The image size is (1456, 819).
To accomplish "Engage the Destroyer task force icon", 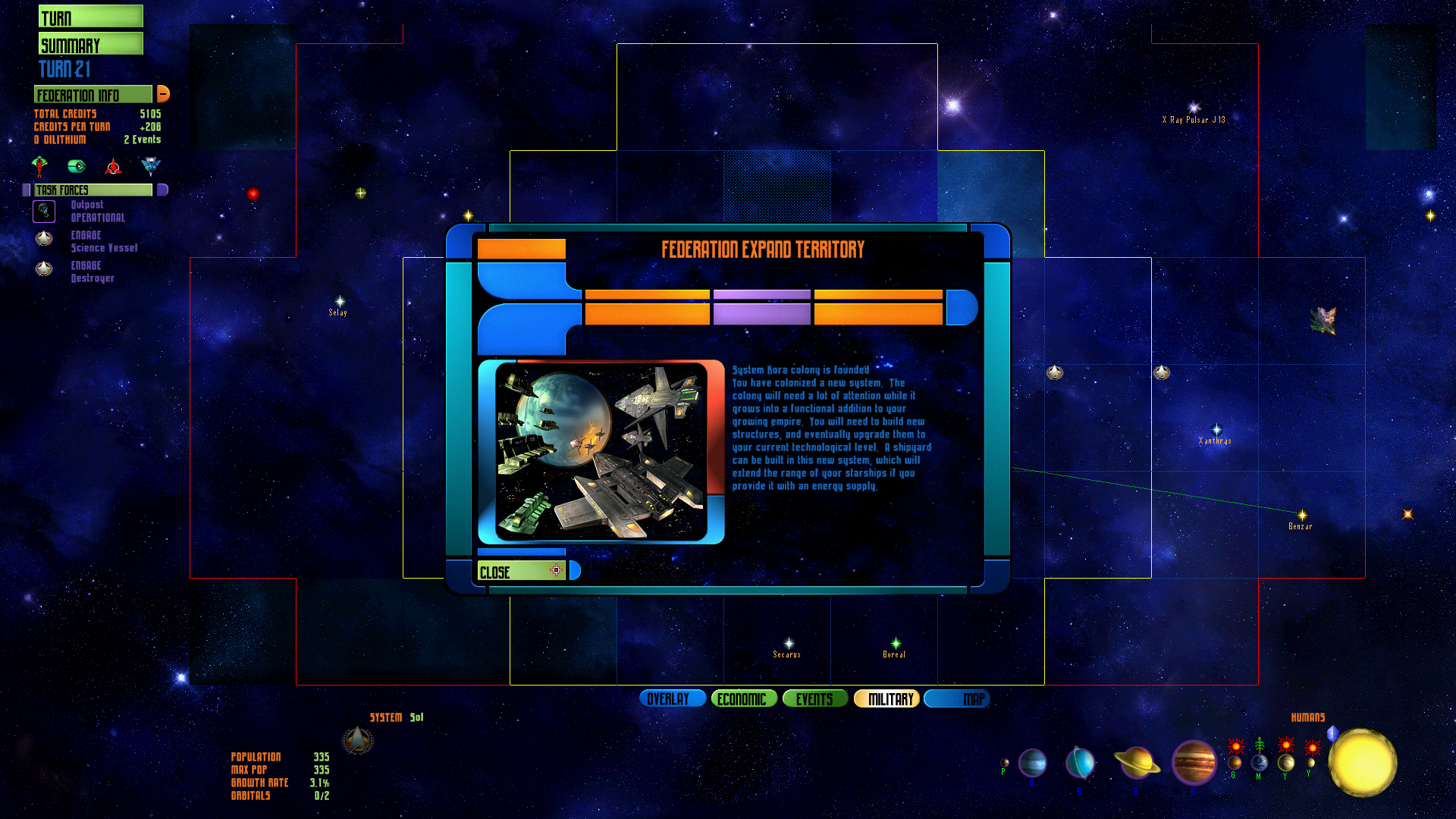I will click(44, 269).
